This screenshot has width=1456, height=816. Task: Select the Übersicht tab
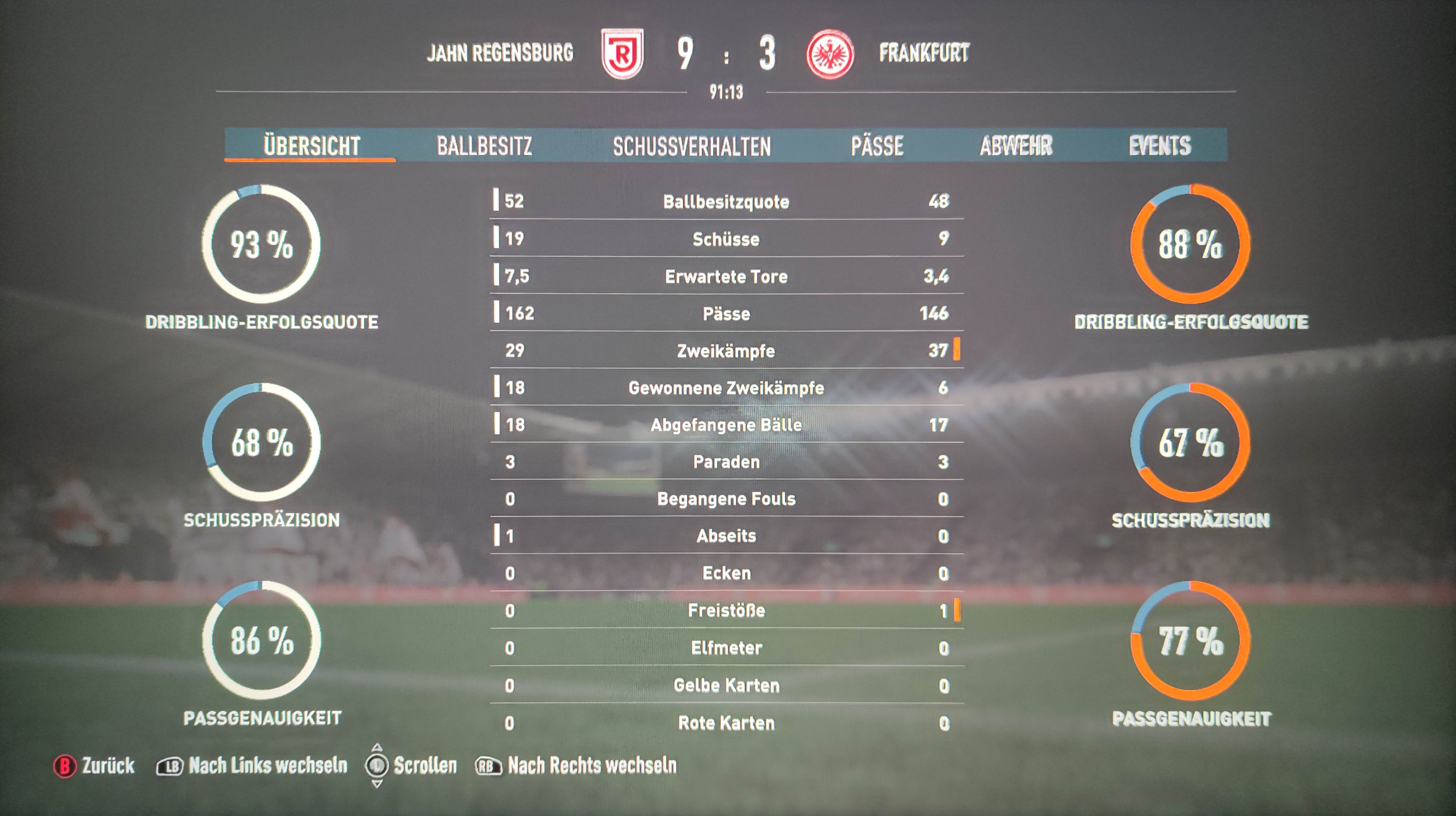click(x=312, y=146)
